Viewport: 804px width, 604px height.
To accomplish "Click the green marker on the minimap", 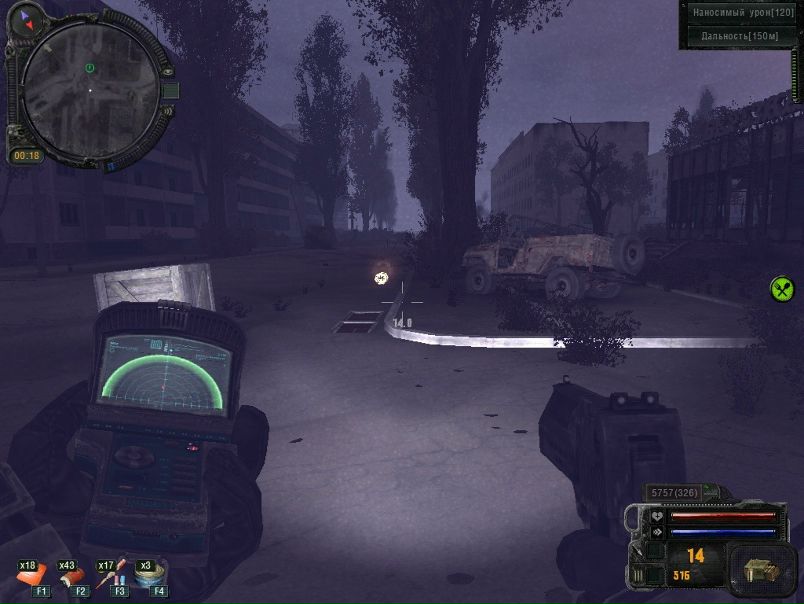I will coord(89,68).
